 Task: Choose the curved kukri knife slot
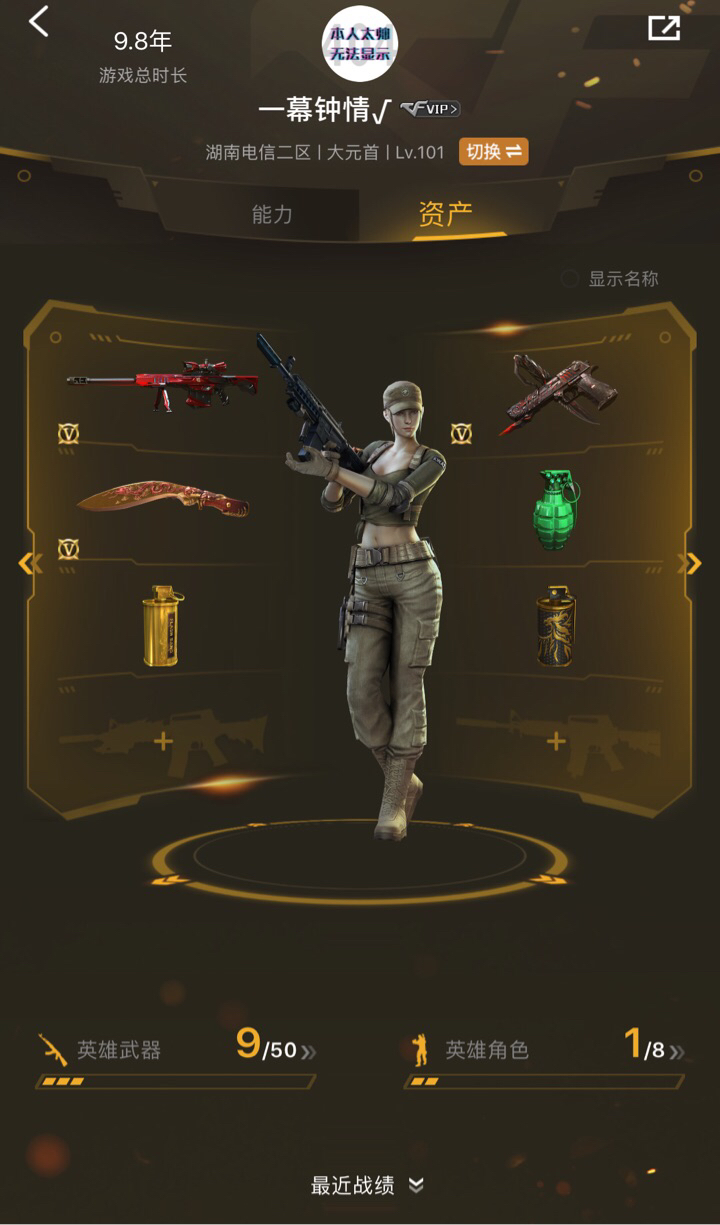coord(162,499)
